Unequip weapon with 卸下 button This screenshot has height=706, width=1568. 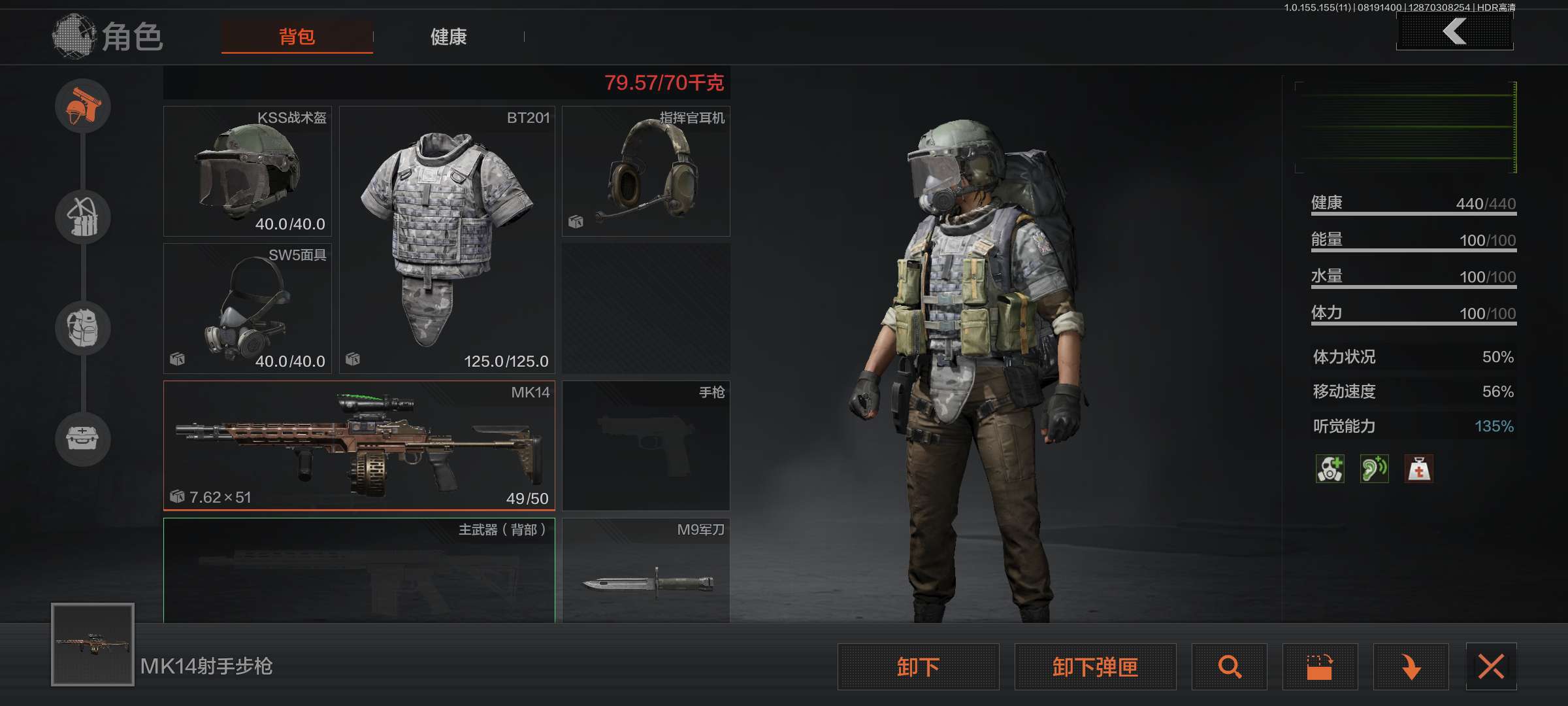point(918,667)
